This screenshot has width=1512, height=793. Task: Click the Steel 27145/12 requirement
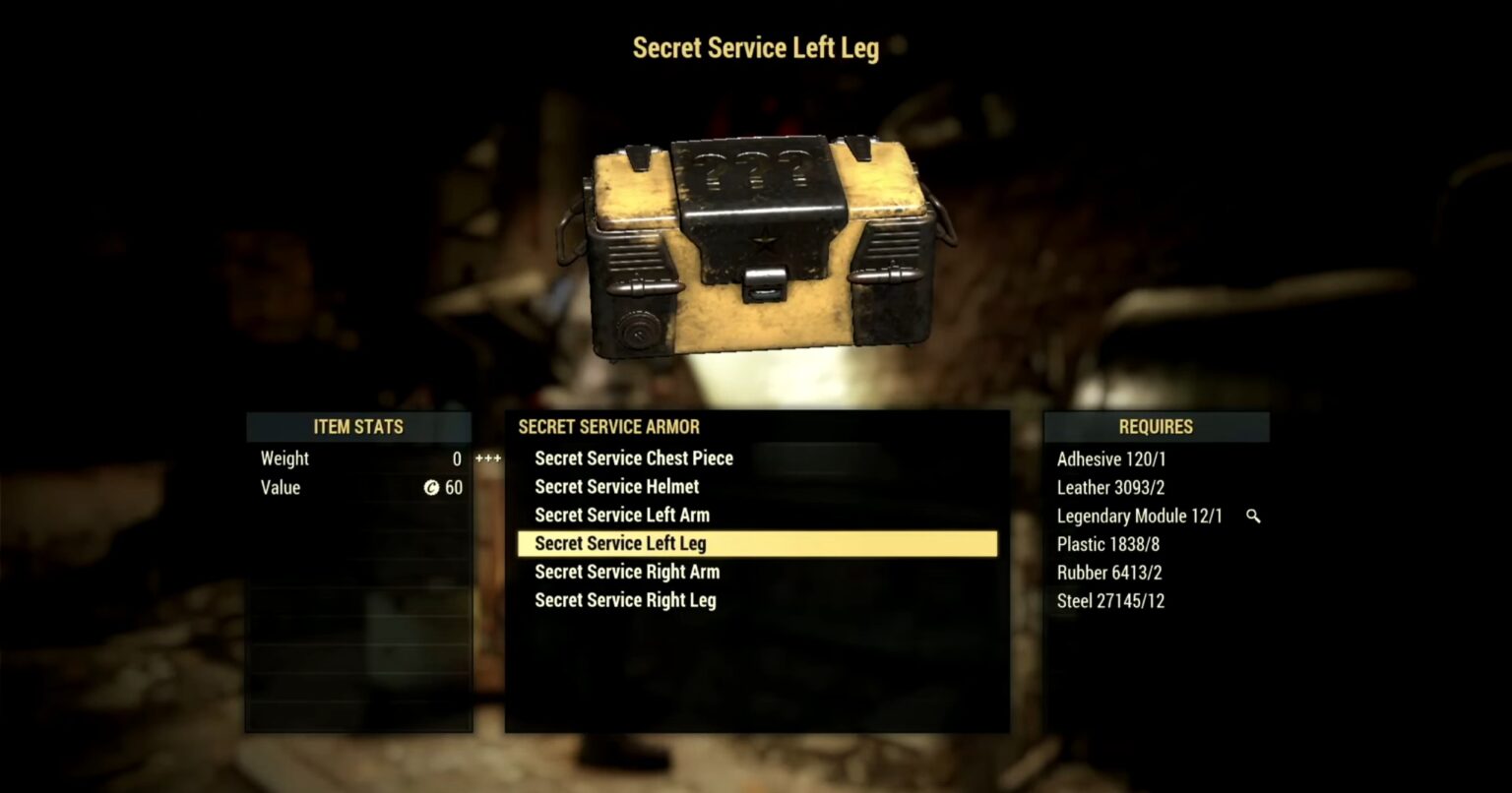coord(1110,600)
